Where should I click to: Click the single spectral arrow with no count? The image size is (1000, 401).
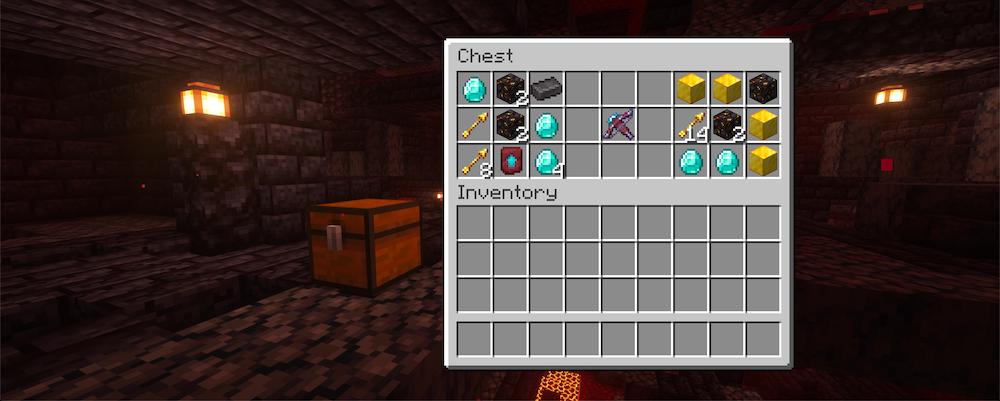pos(475,125)
